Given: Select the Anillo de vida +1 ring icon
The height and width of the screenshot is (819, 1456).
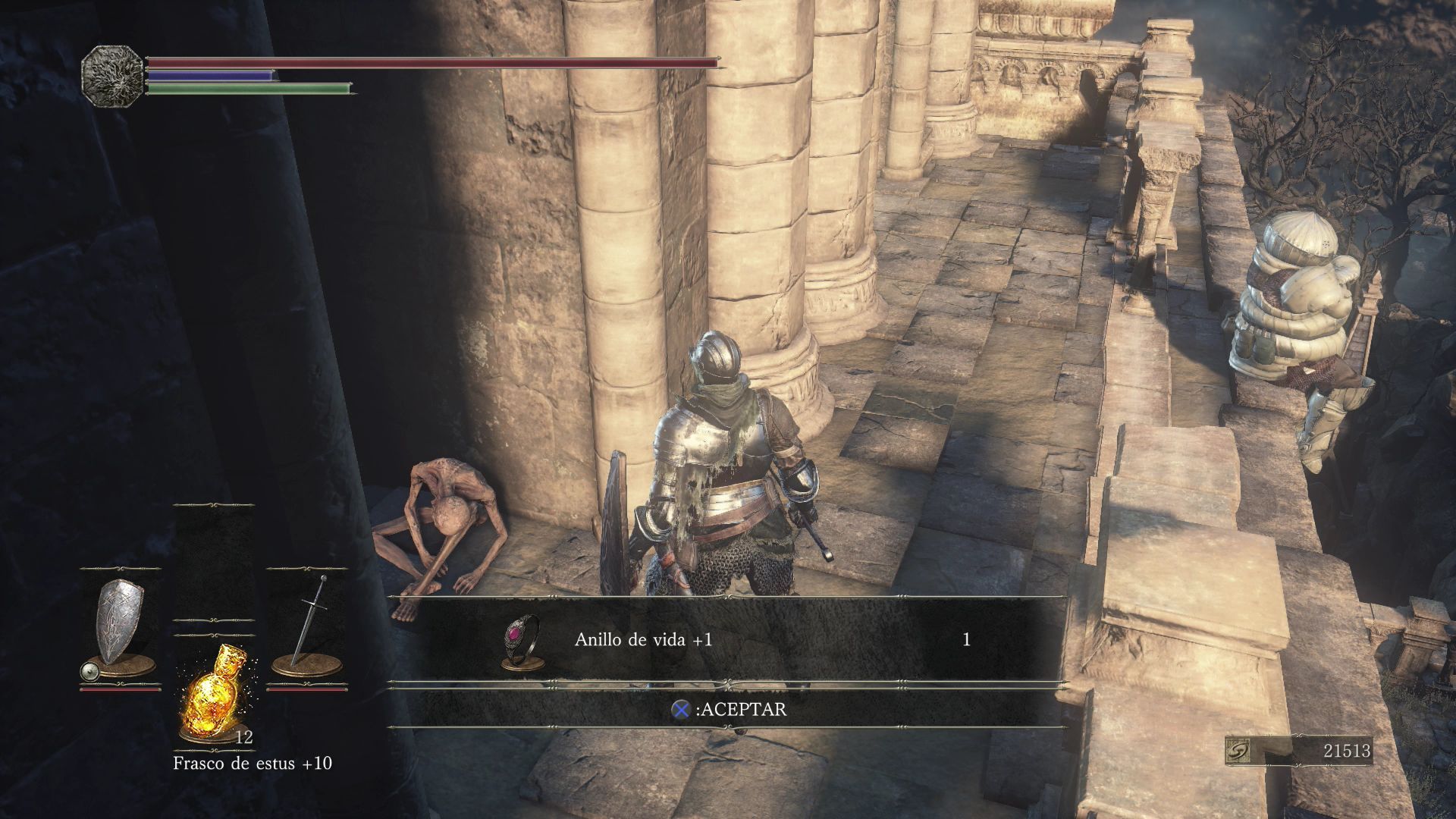Looking at the screenshot, I should [x=522, y=641].
